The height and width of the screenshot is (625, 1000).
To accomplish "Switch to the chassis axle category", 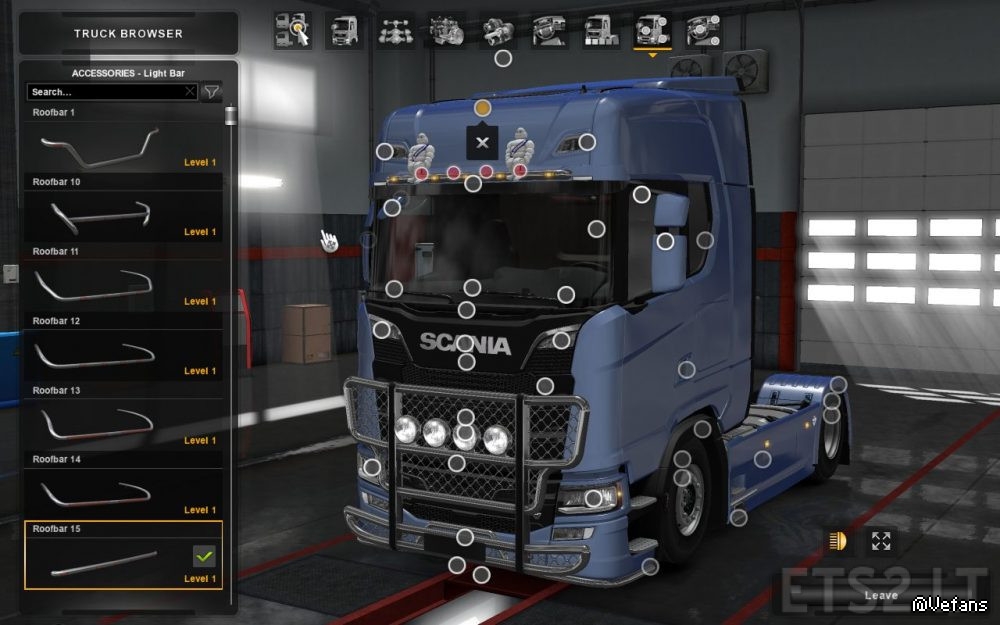I will pyautogui.click(x=396, y=31).
